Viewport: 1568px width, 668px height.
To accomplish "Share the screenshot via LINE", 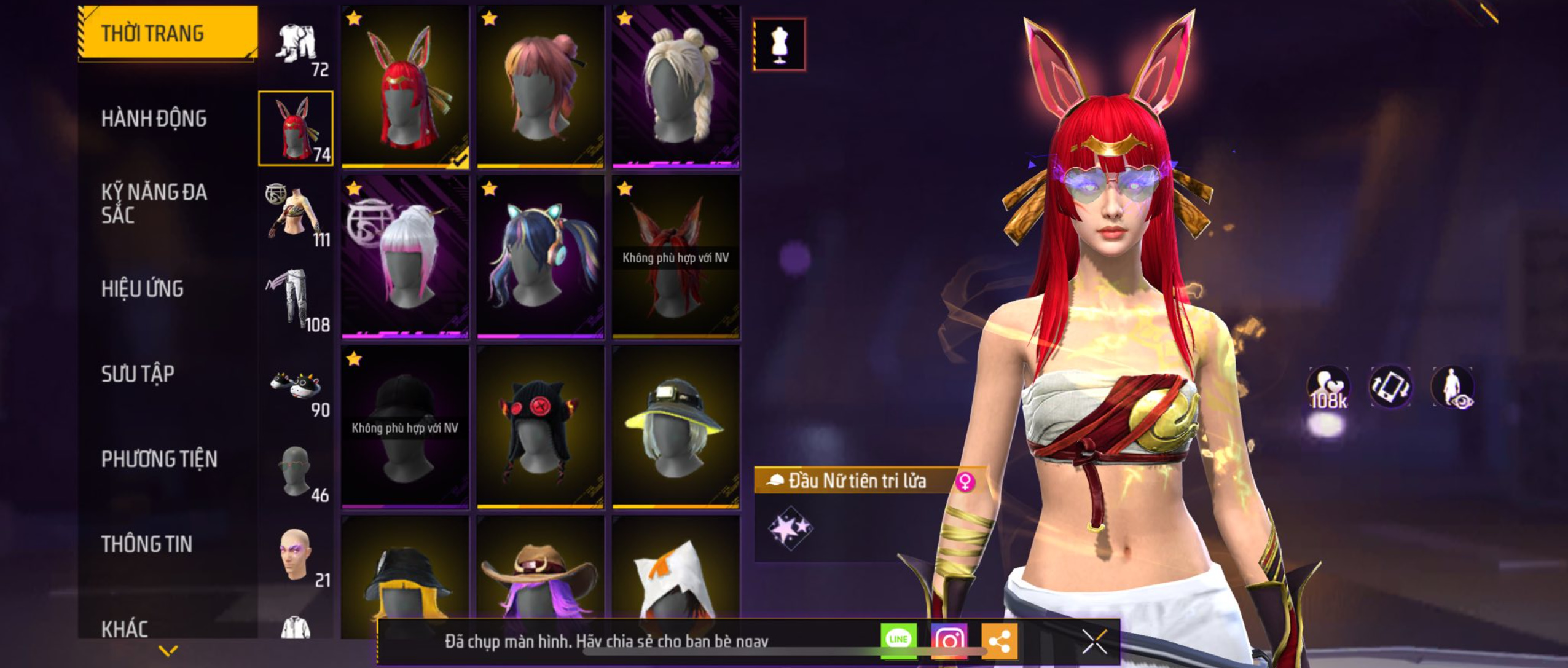I will 898,640.
